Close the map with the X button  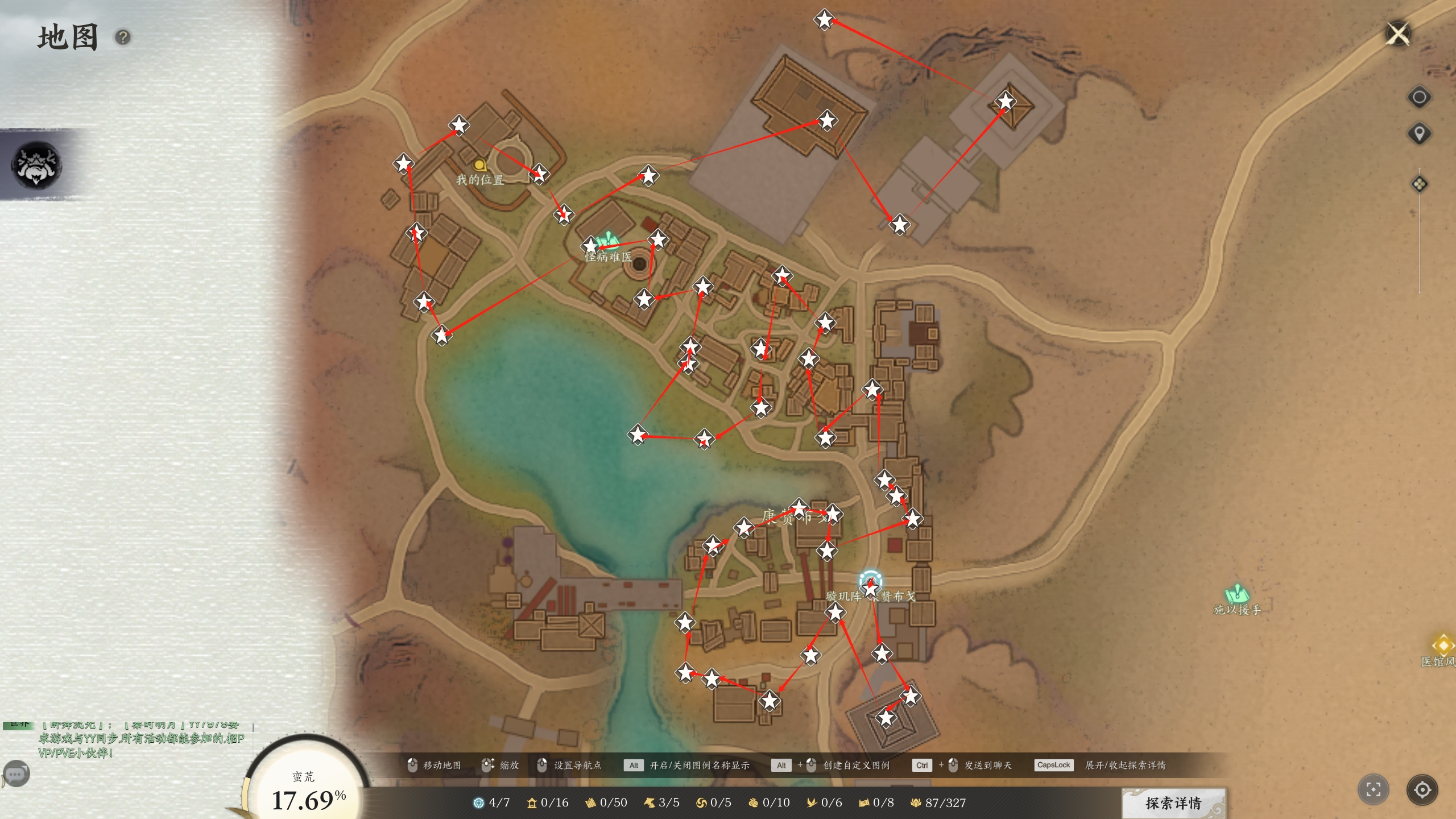point(1398,34)
